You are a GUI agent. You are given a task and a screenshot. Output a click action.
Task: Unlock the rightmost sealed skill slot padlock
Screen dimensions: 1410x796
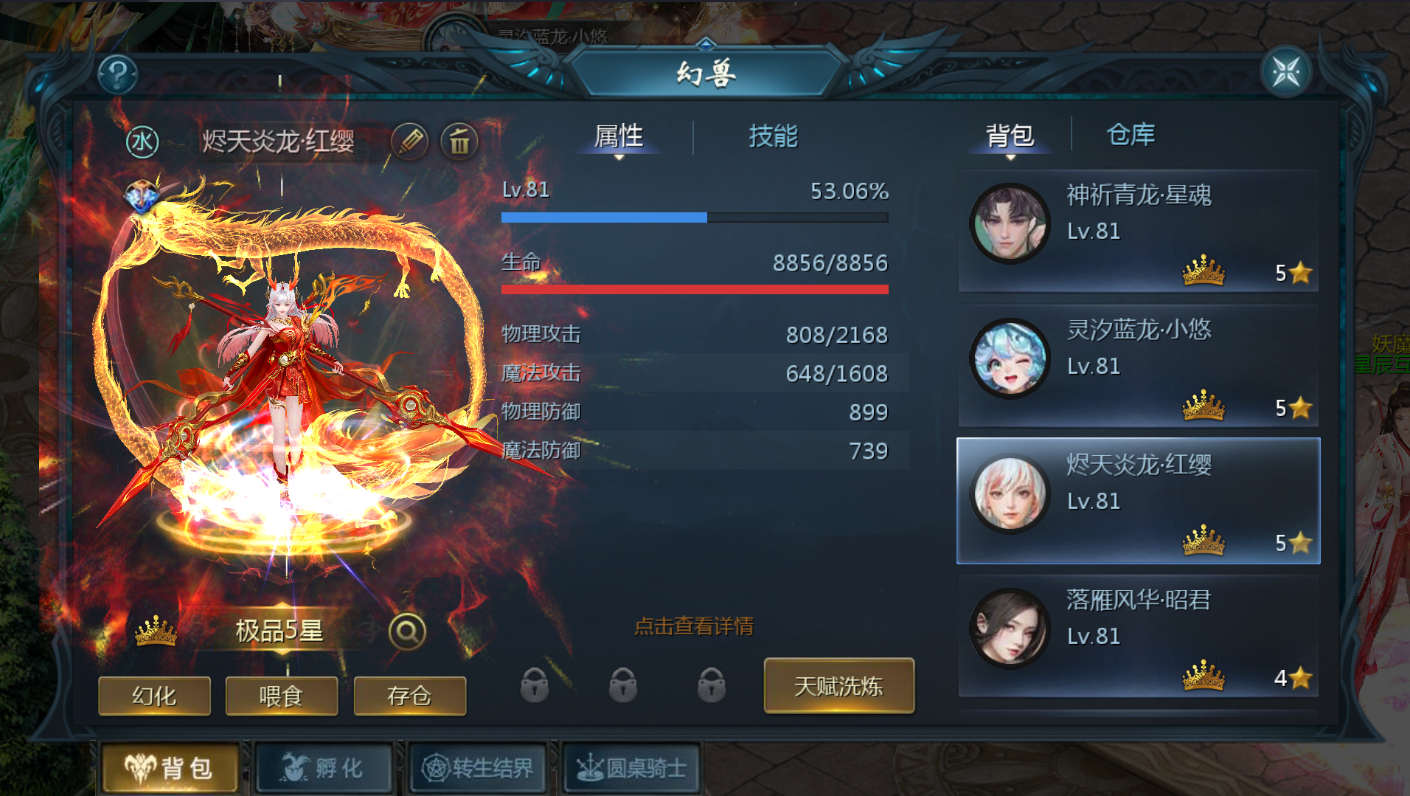710,687
